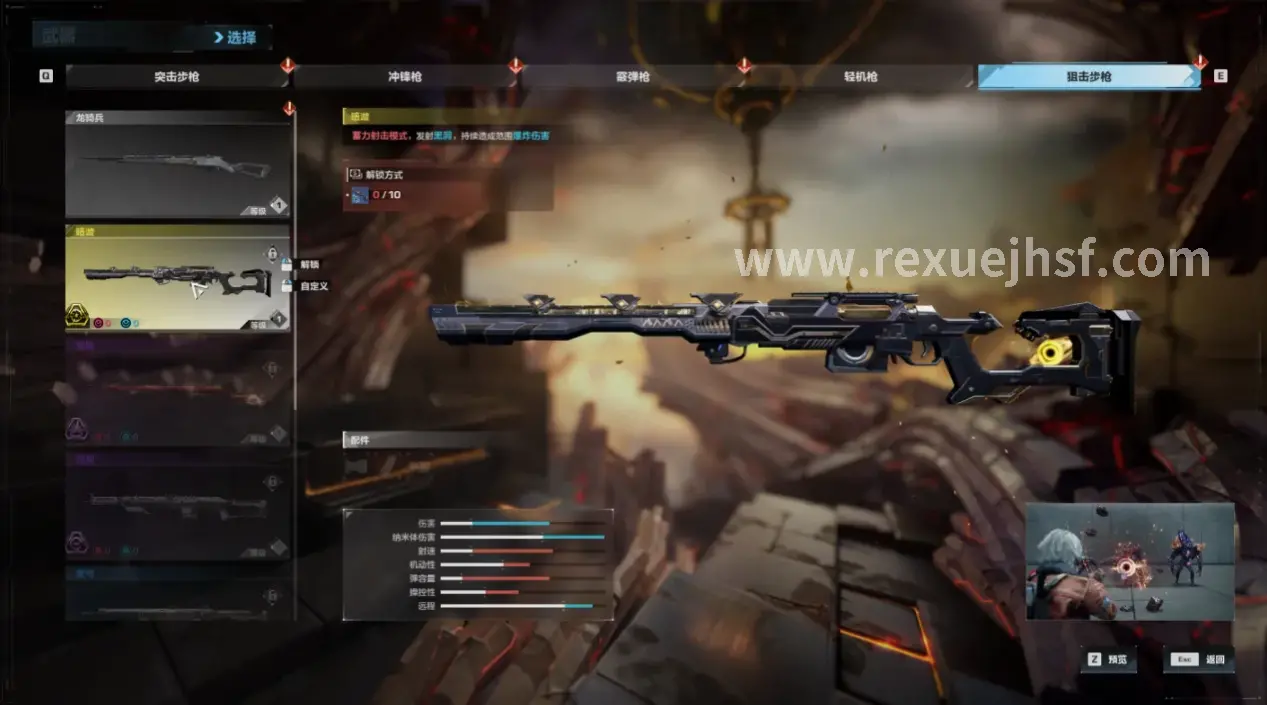This screenshot has height=705, width=1267.
Task: Choose 解锁 to unlock the weapon
Action: click(x=307, y=264)
